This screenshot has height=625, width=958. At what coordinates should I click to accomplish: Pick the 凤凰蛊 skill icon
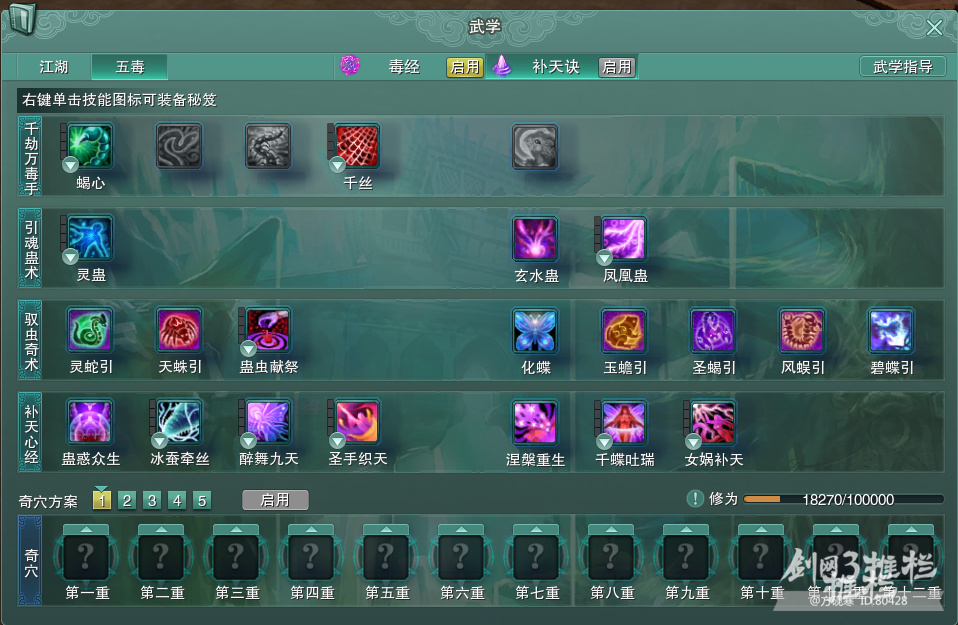624,238
